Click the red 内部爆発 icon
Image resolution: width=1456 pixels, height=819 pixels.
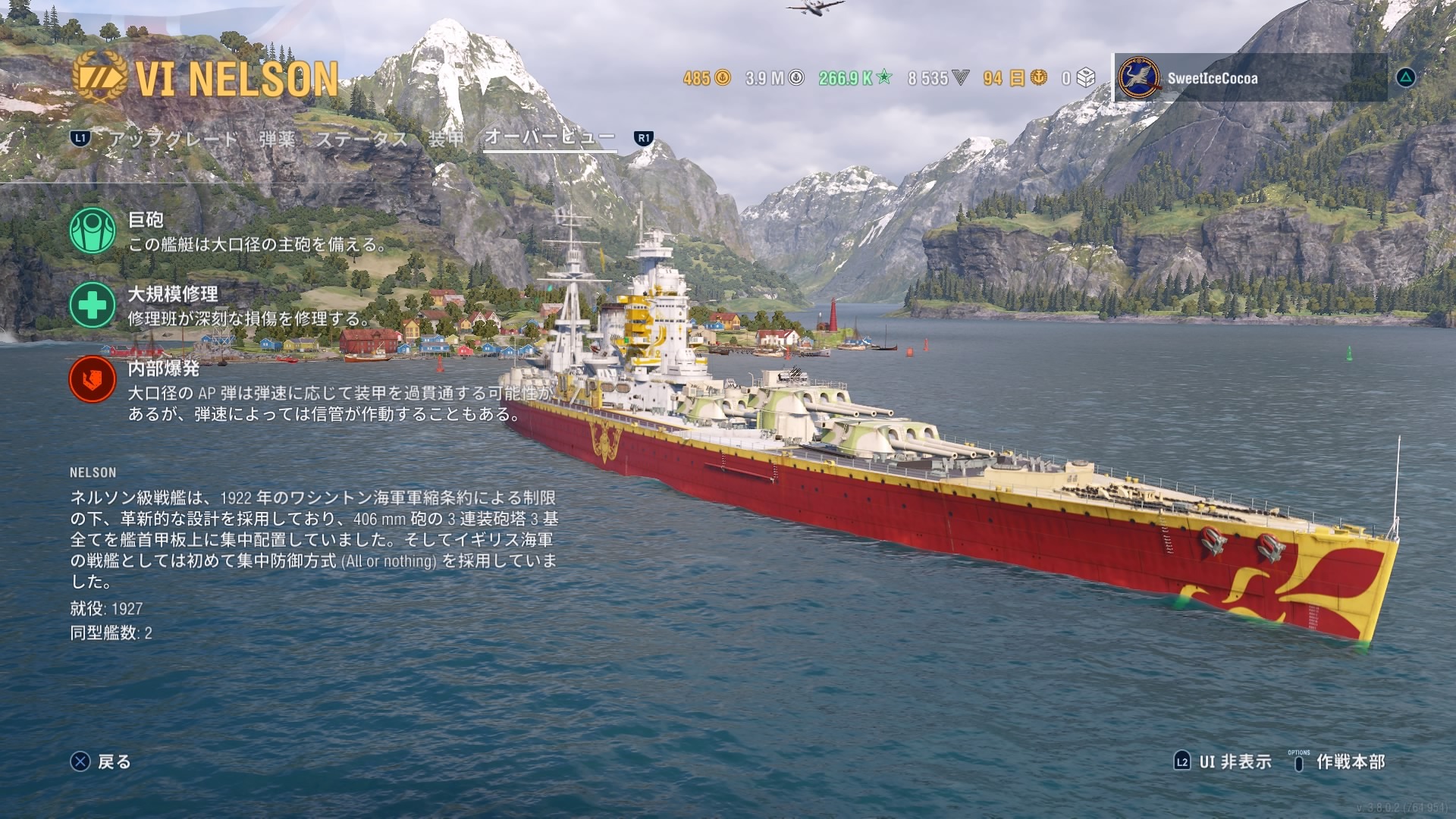93,379
